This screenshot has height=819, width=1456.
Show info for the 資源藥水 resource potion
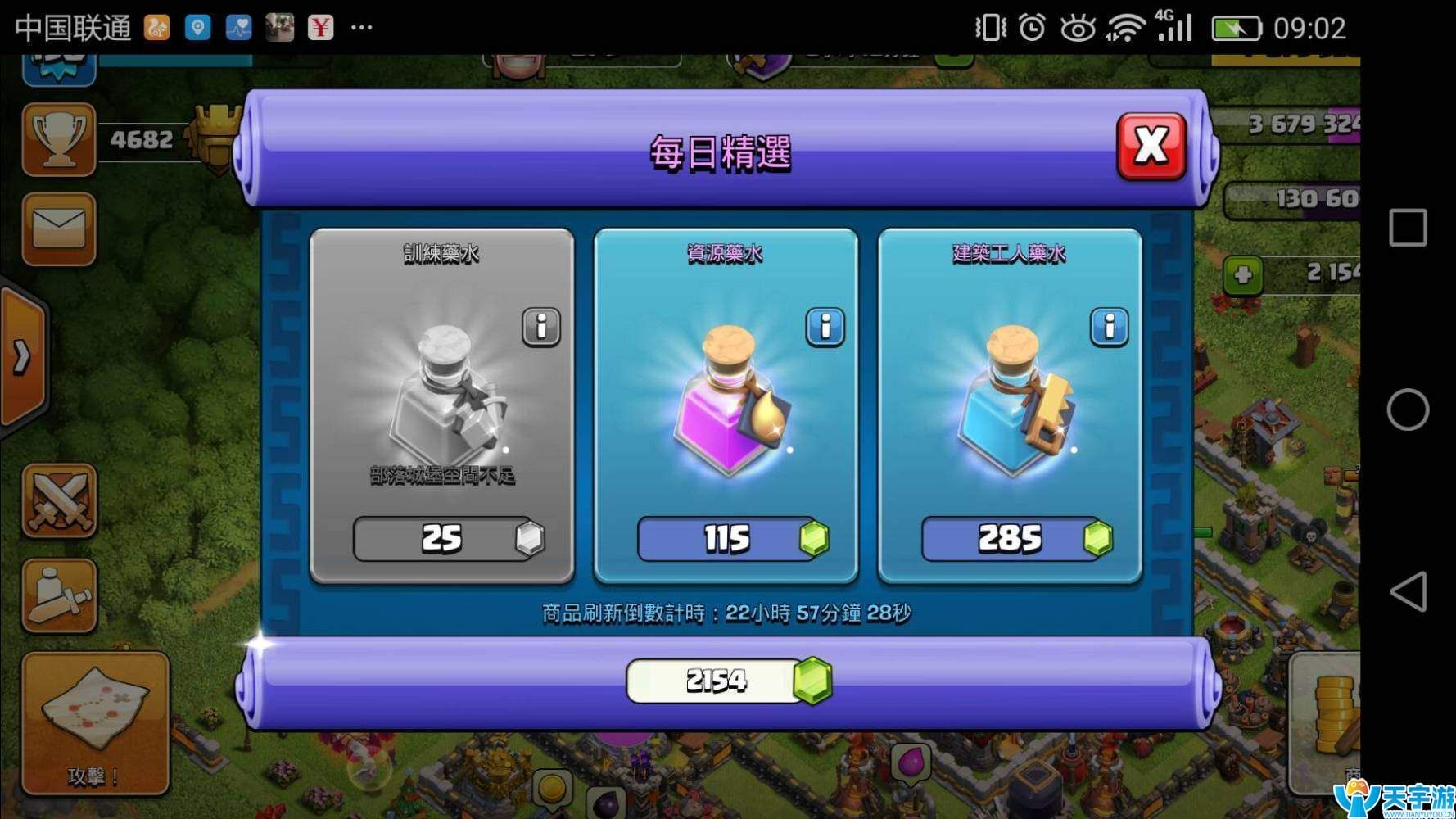[x=825, y=327]
